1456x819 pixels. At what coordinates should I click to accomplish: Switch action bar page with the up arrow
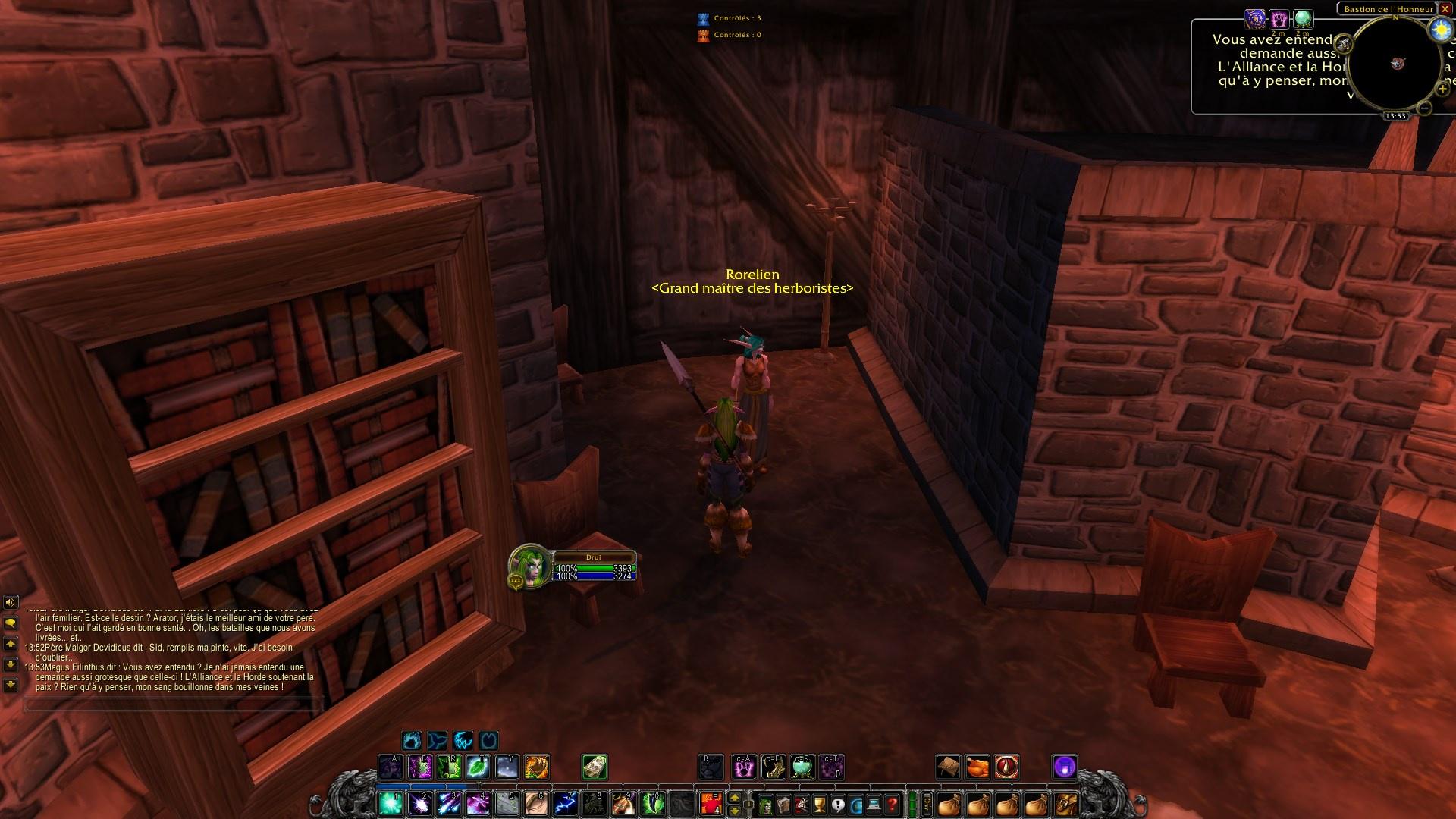pos(734,799)
